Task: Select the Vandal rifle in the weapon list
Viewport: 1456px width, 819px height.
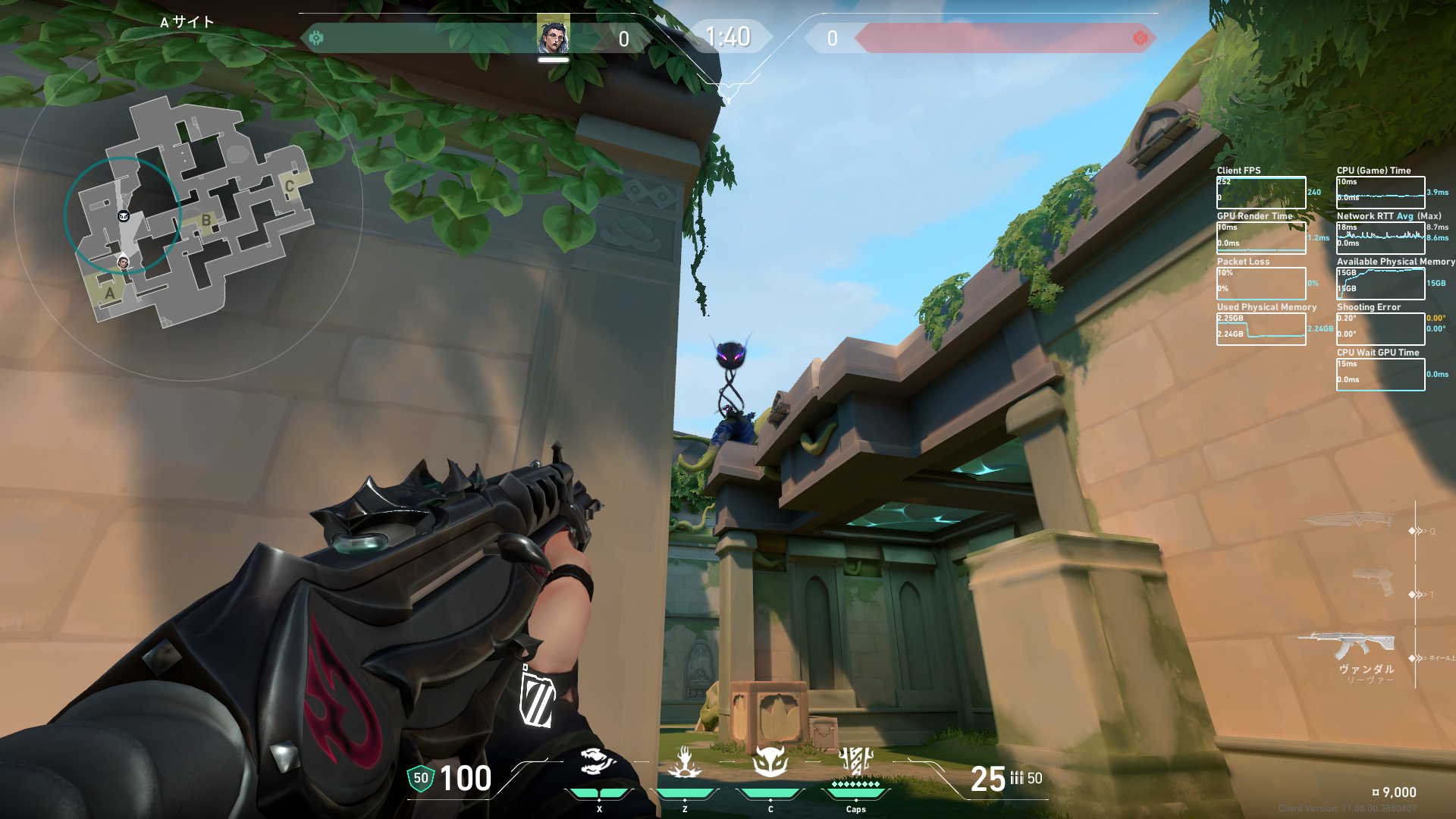Action: [1346, 645]
